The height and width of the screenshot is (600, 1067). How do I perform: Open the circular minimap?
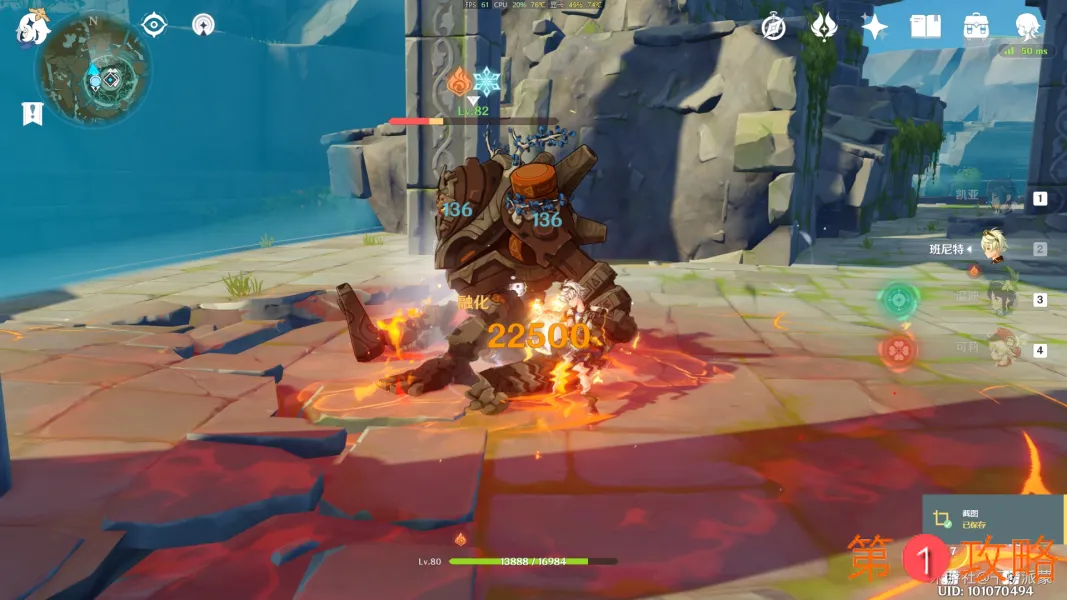pos(93,68)
